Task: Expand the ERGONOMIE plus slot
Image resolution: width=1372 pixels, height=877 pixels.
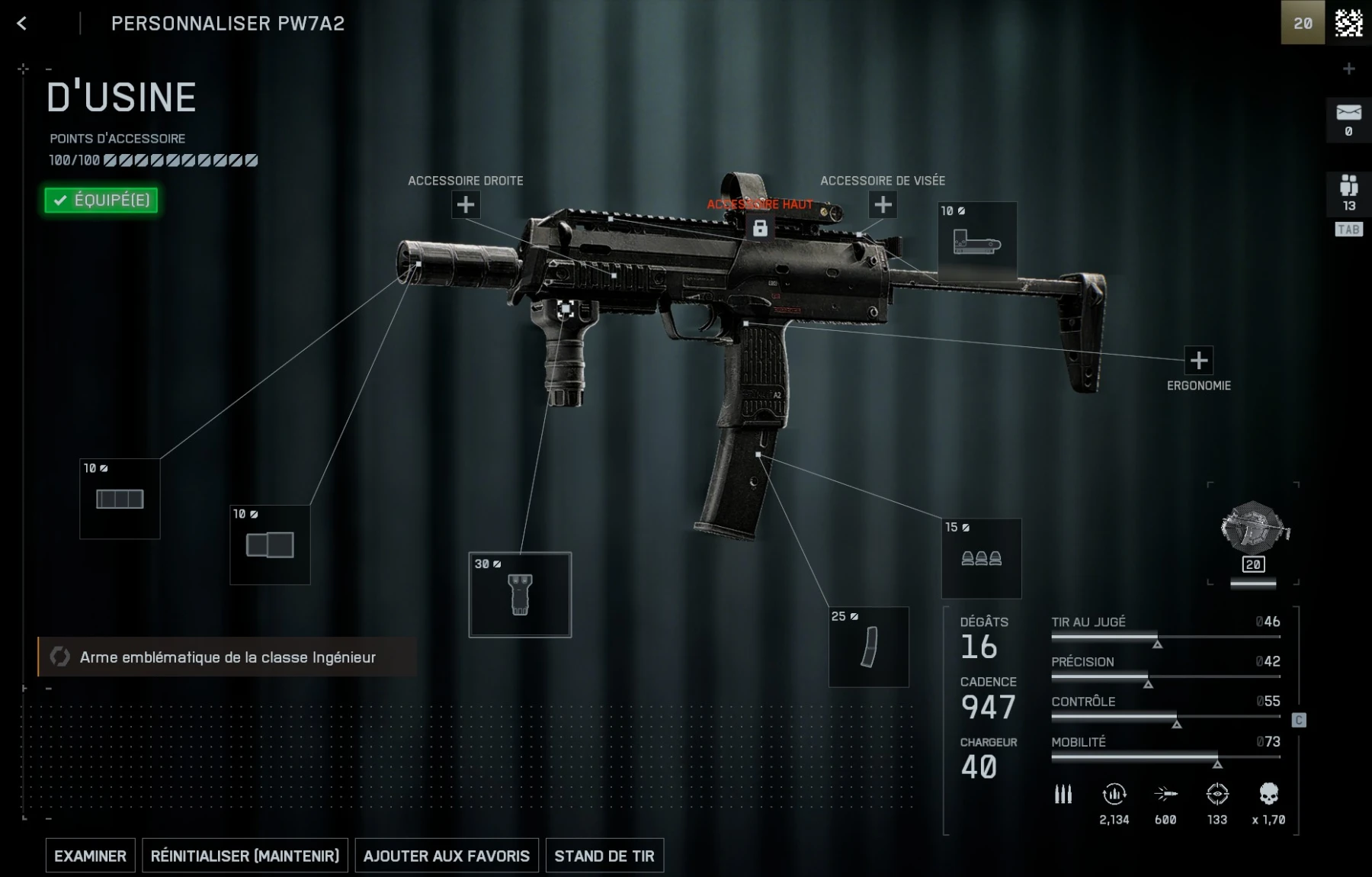Action: (1198, 359)
